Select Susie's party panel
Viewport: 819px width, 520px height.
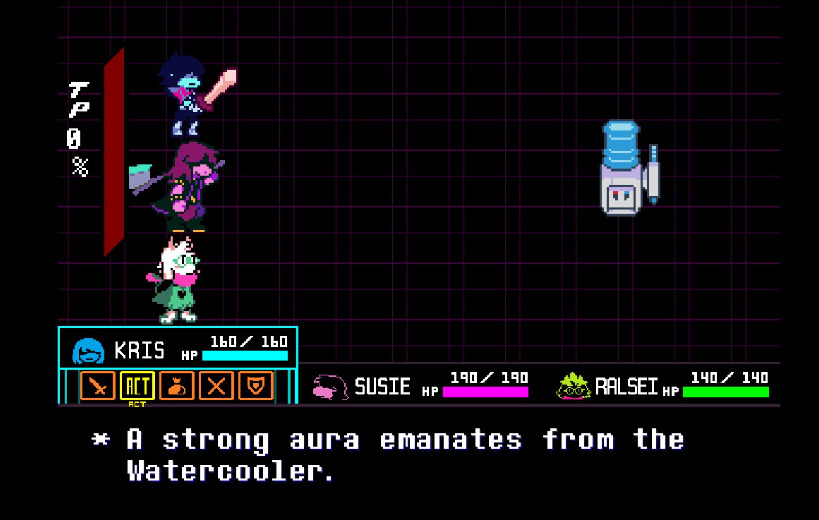pyautogui.click(x=420, y=385)
